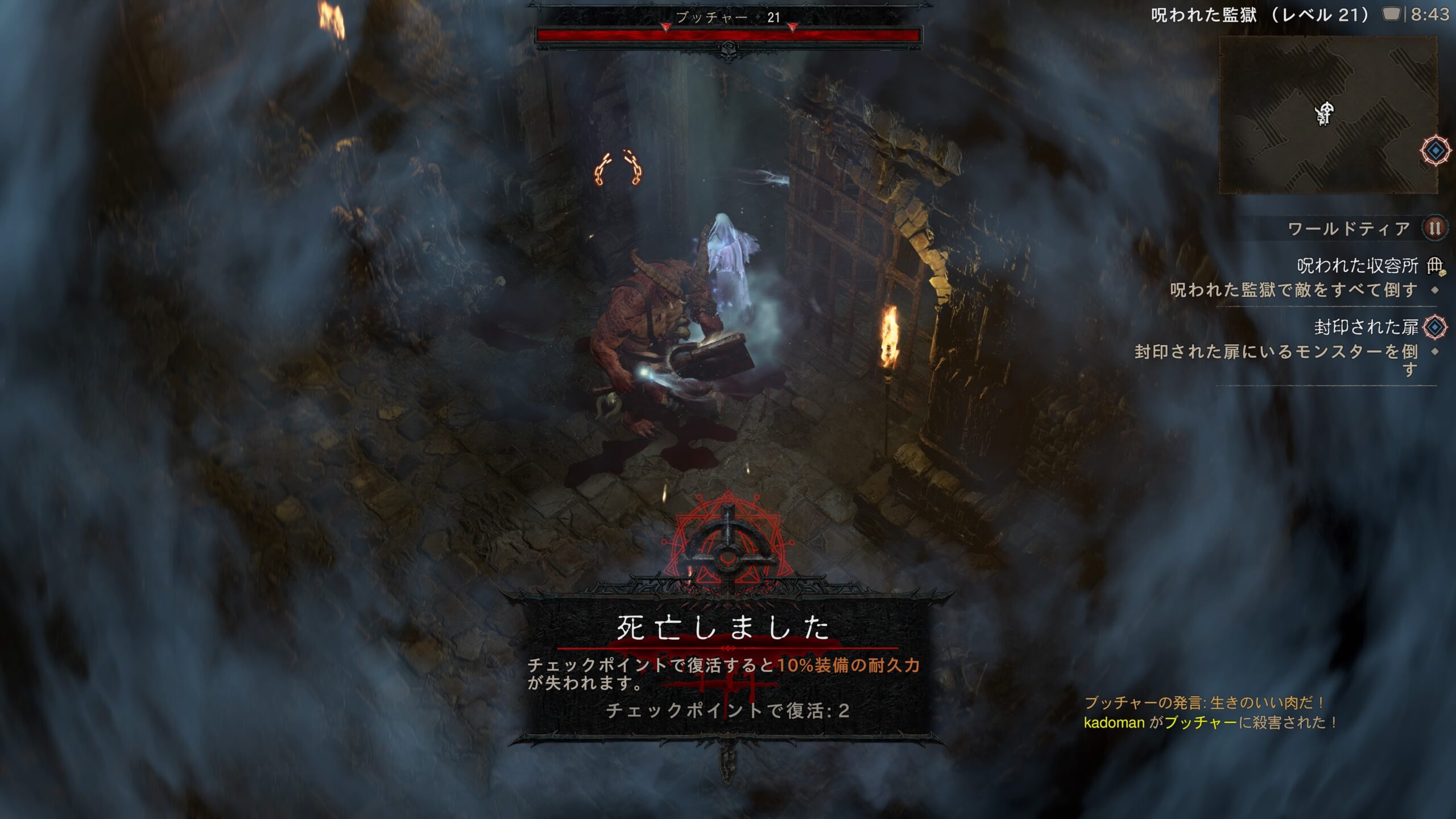Select the 封印された扉 objective entry
The height and width of the screenshot is (819, 1456).
[x=1366, y=327]
